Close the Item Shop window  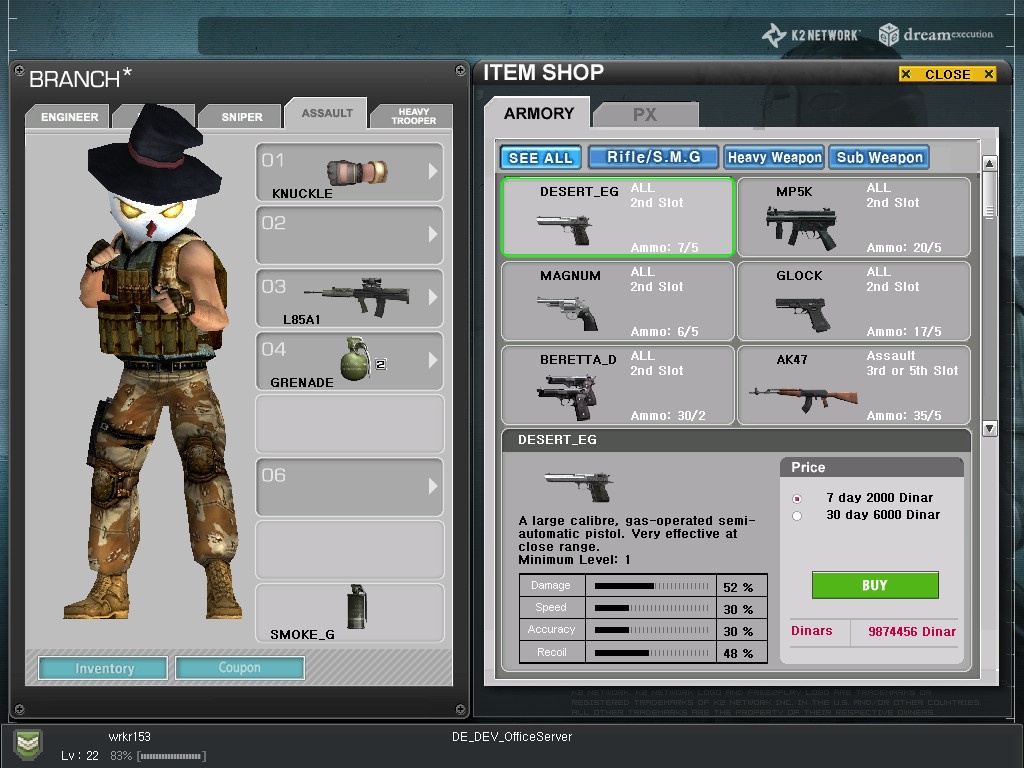[x=947, y=74]
